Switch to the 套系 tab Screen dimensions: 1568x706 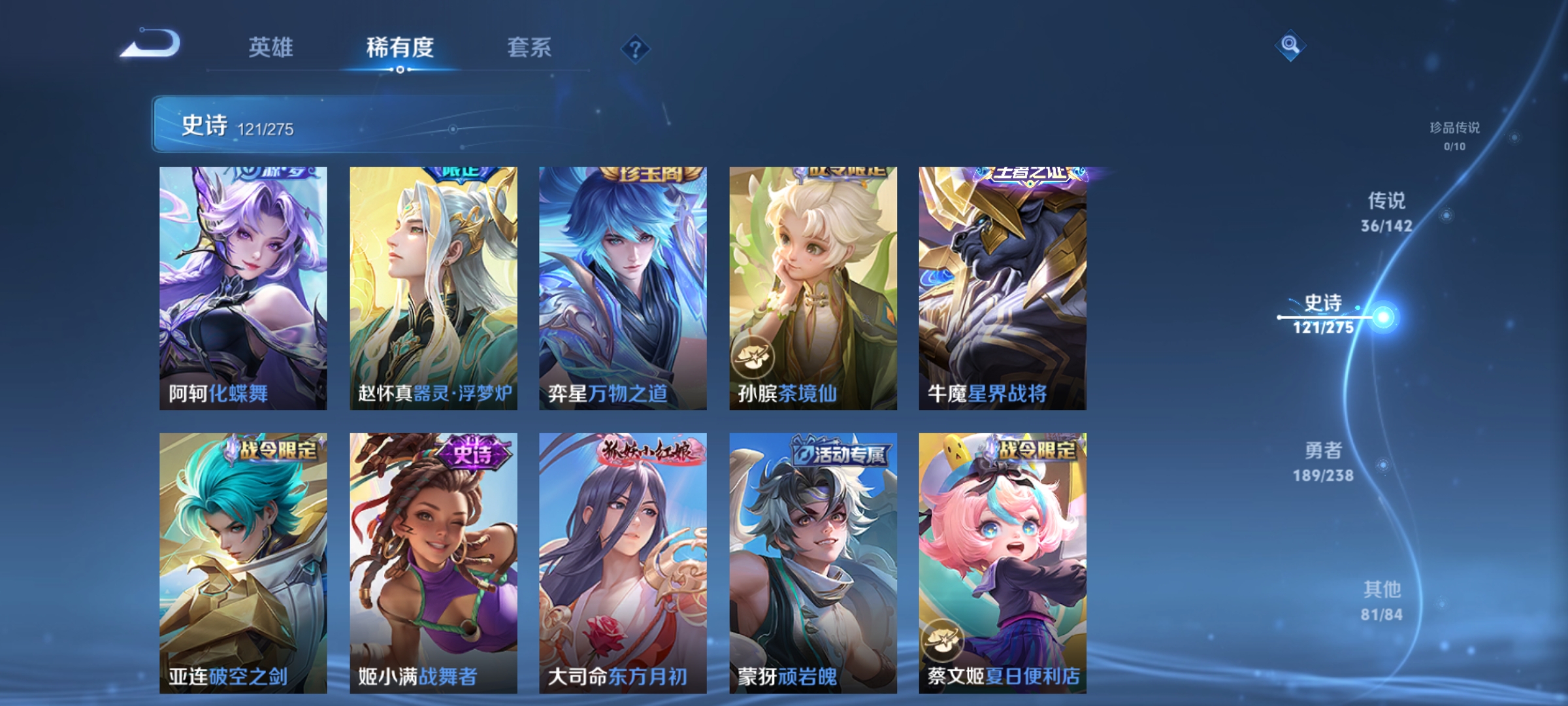[x=530, y=46]
